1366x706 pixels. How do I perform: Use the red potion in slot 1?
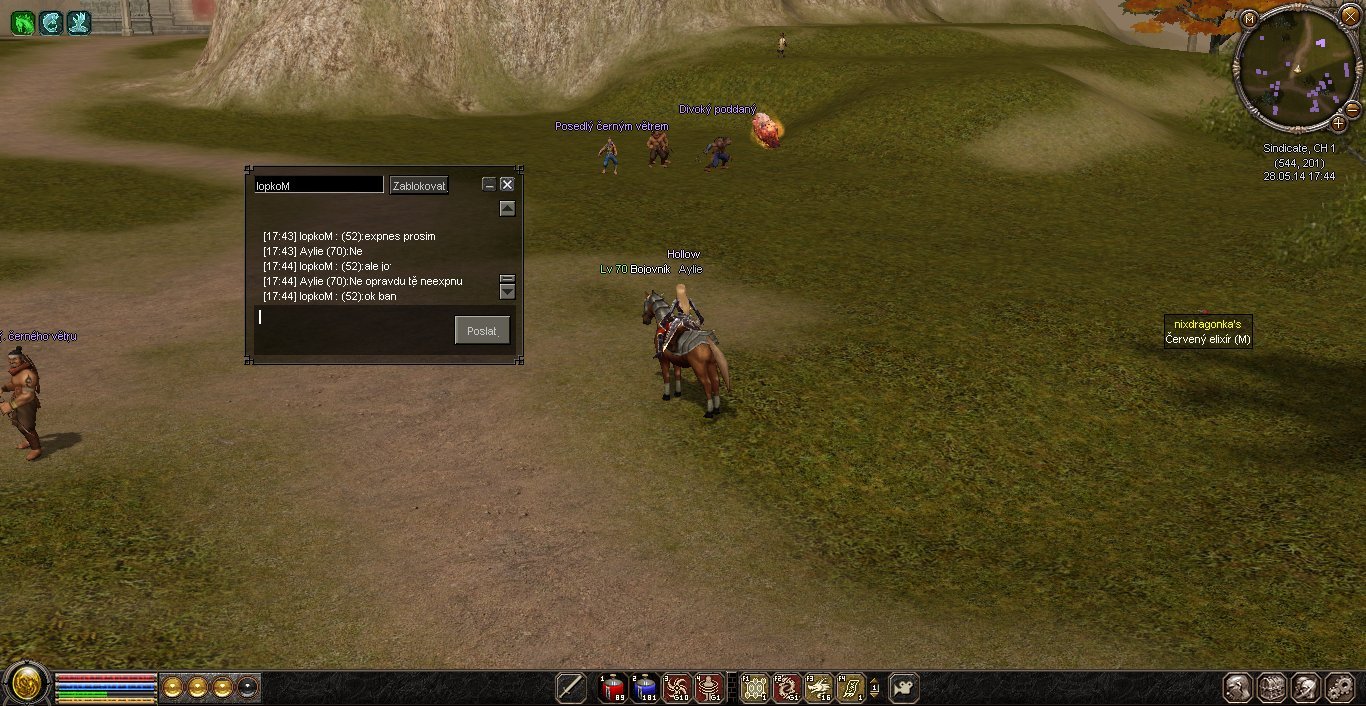click(x=612, y=688)
